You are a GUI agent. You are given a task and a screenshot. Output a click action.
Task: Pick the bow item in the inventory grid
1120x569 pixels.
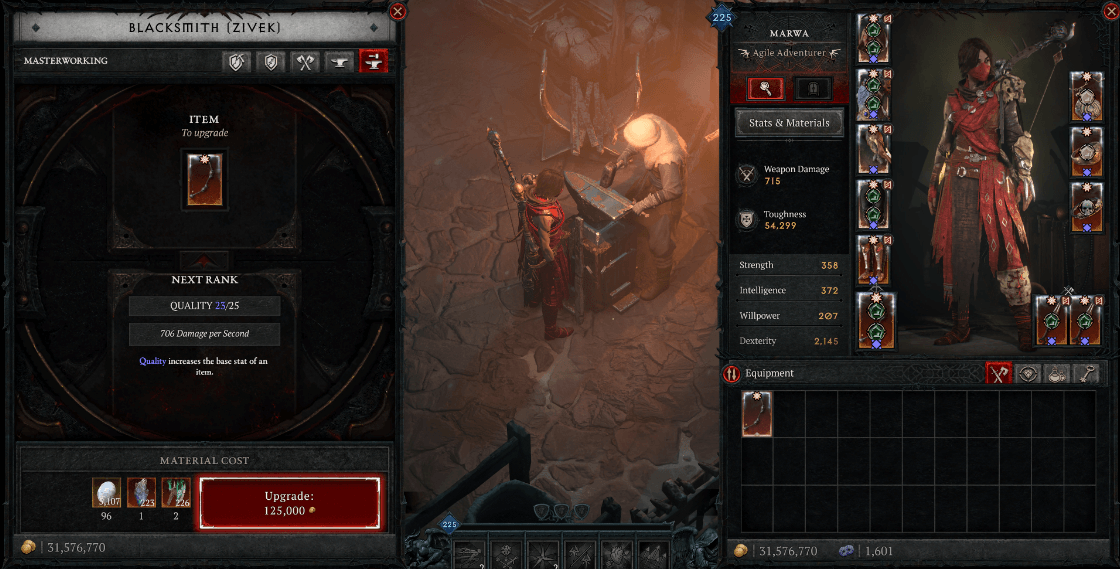756,413
